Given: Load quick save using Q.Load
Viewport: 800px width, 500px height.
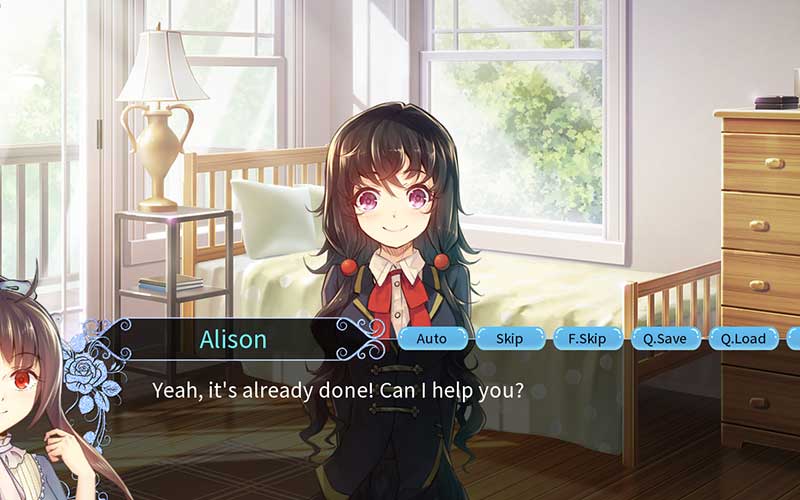Looking at the screenshot, I should point(743,339).
